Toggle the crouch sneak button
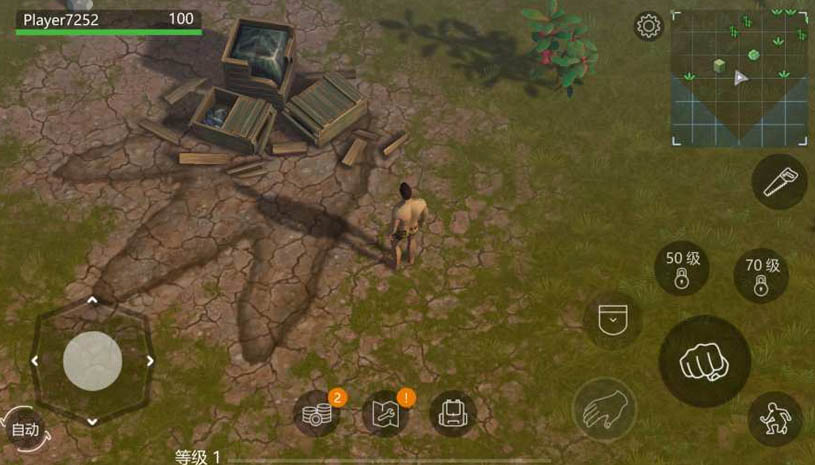Image resolution: width=815 pixels, height=465 pixels. pos(775,418)
